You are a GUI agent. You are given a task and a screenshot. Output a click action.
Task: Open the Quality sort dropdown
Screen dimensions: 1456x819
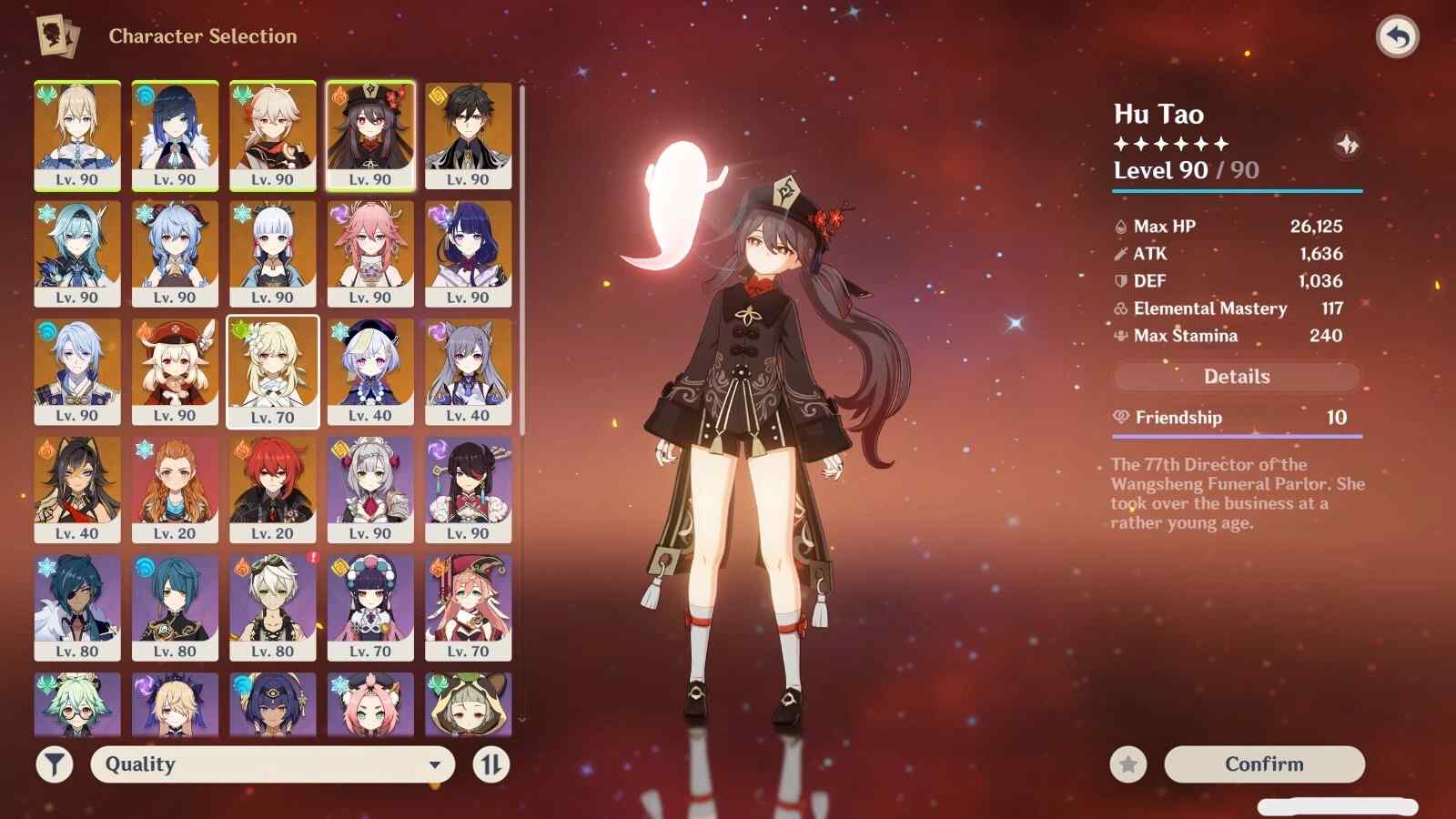click(x=272, y=764)
